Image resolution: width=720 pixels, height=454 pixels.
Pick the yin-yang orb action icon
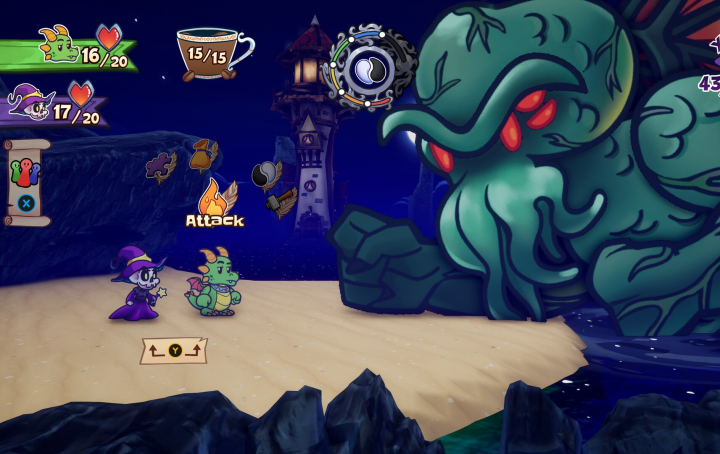click(x=265, y=175)
